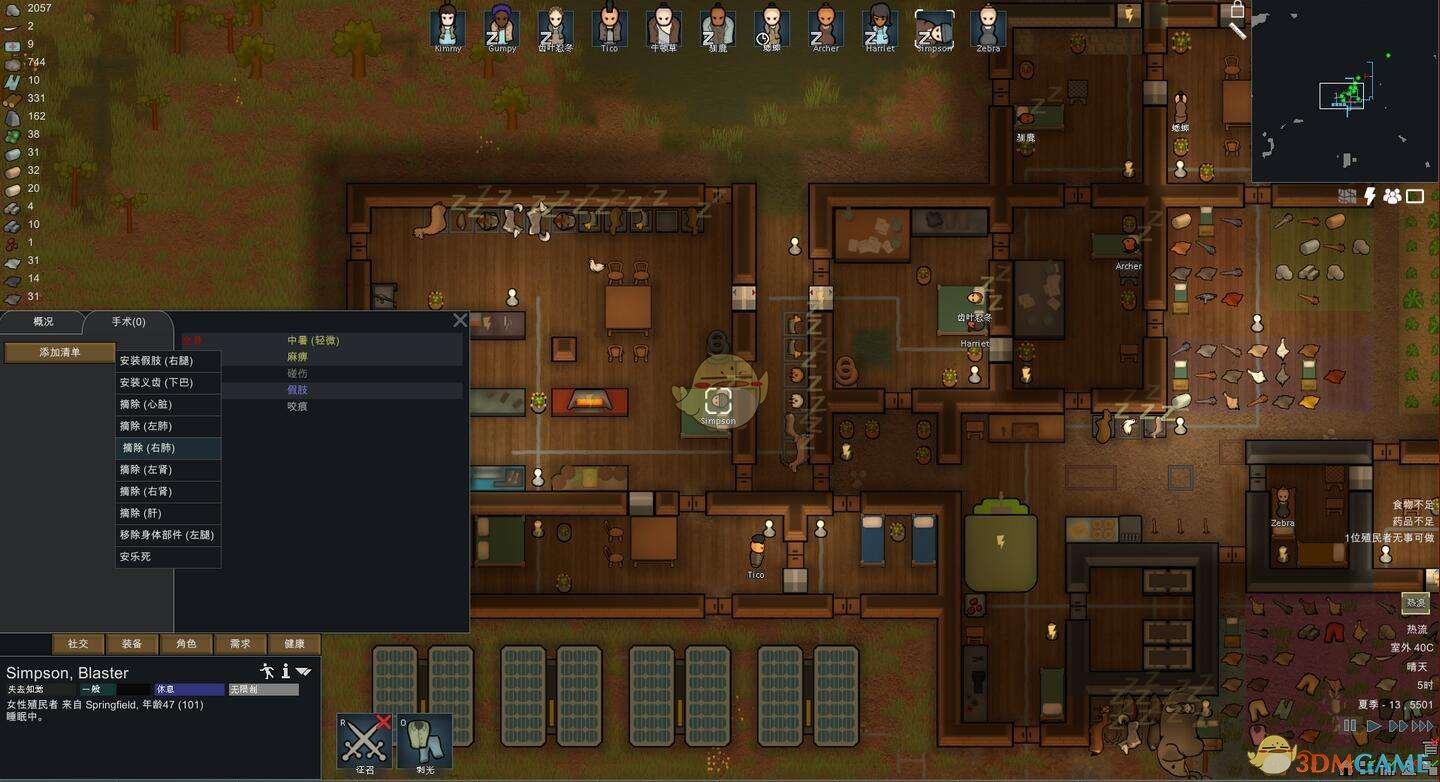
Task: Show the 需求 needs tab
Action: (240, 644)
